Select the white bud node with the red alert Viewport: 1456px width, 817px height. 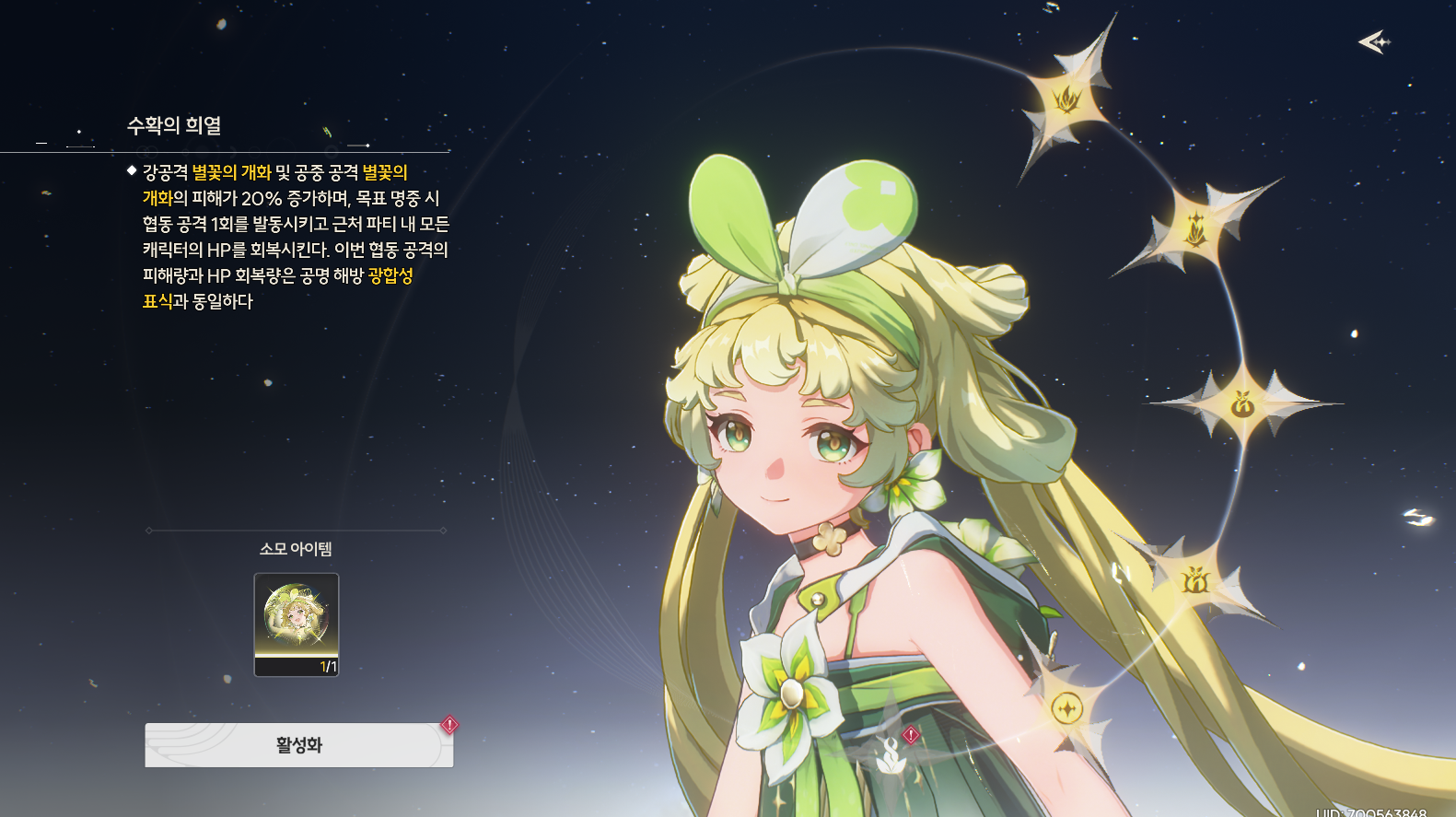tap(891, 754)
